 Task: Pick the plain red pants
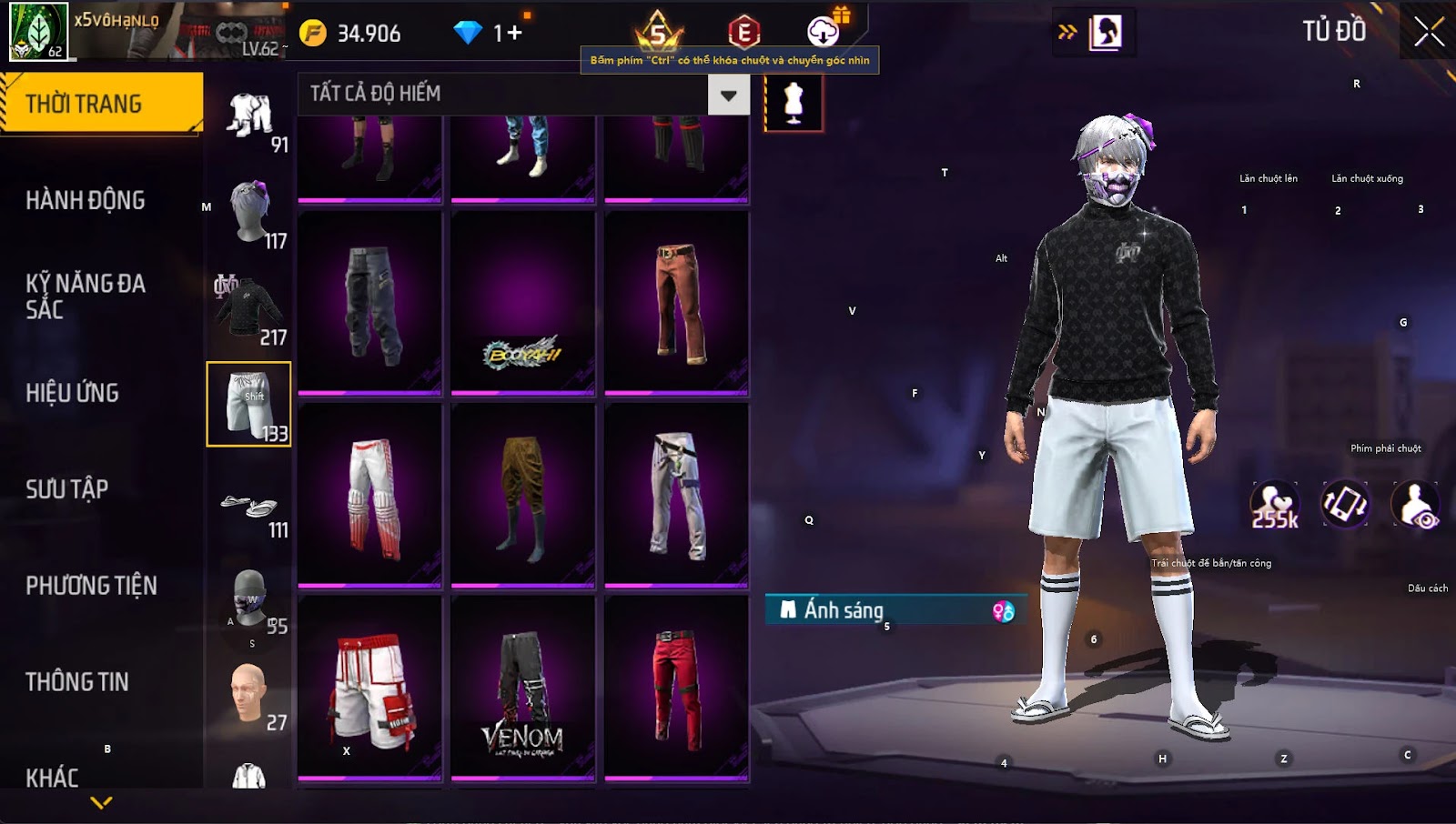coord(676,688)
